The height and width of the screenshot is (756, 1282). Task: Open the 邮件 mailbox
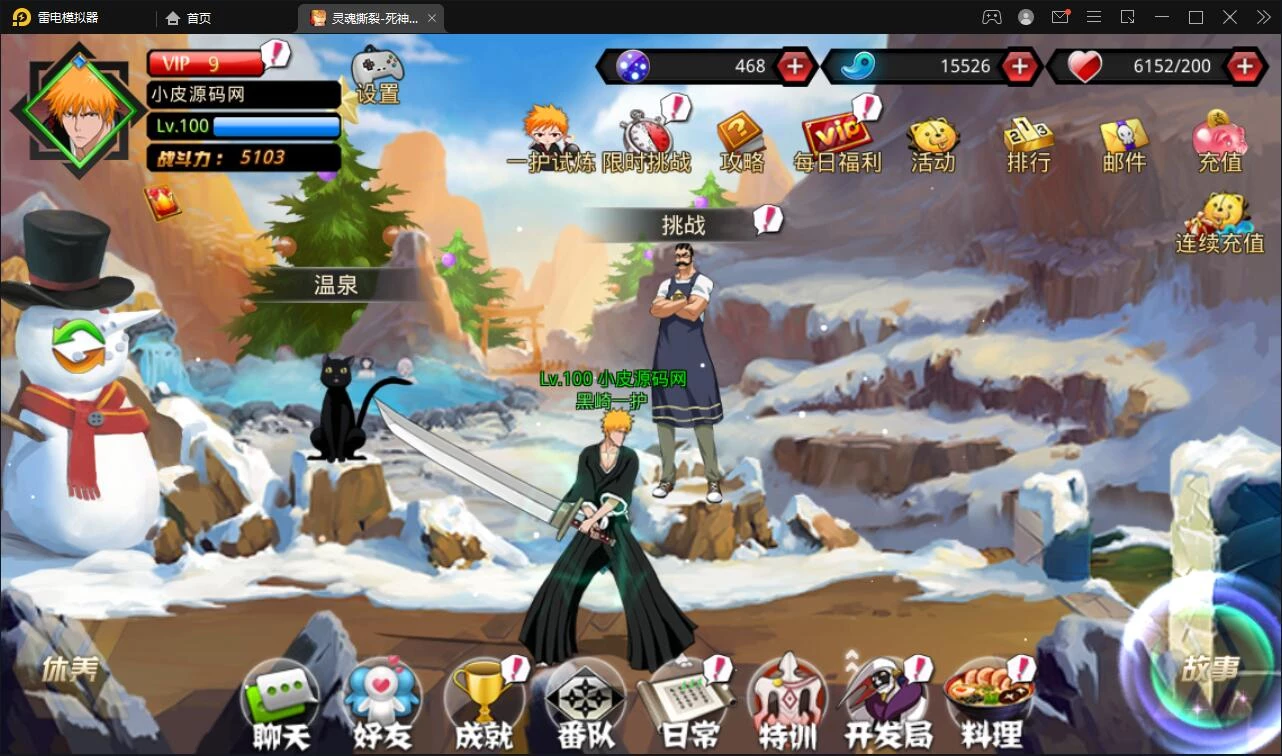click(1123, 144)
